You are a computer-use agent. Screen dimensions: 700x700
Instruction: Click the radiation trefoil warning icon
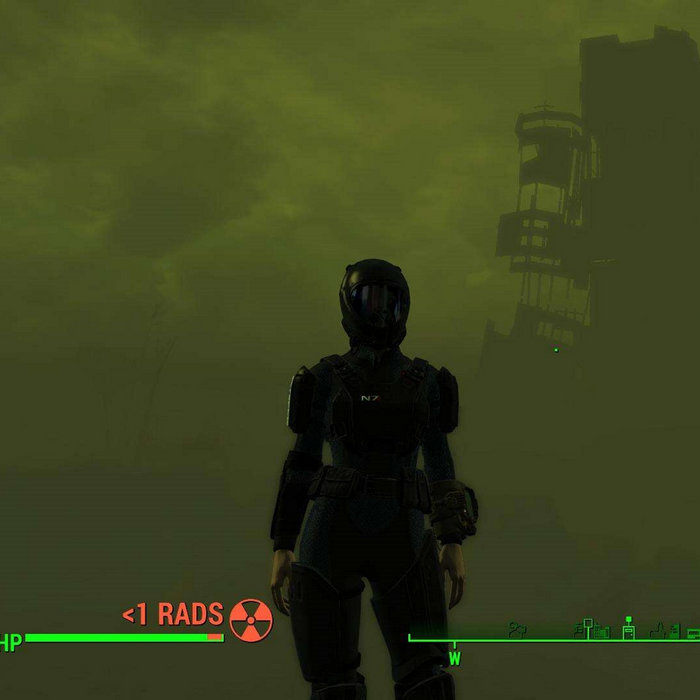click(250, 620)
